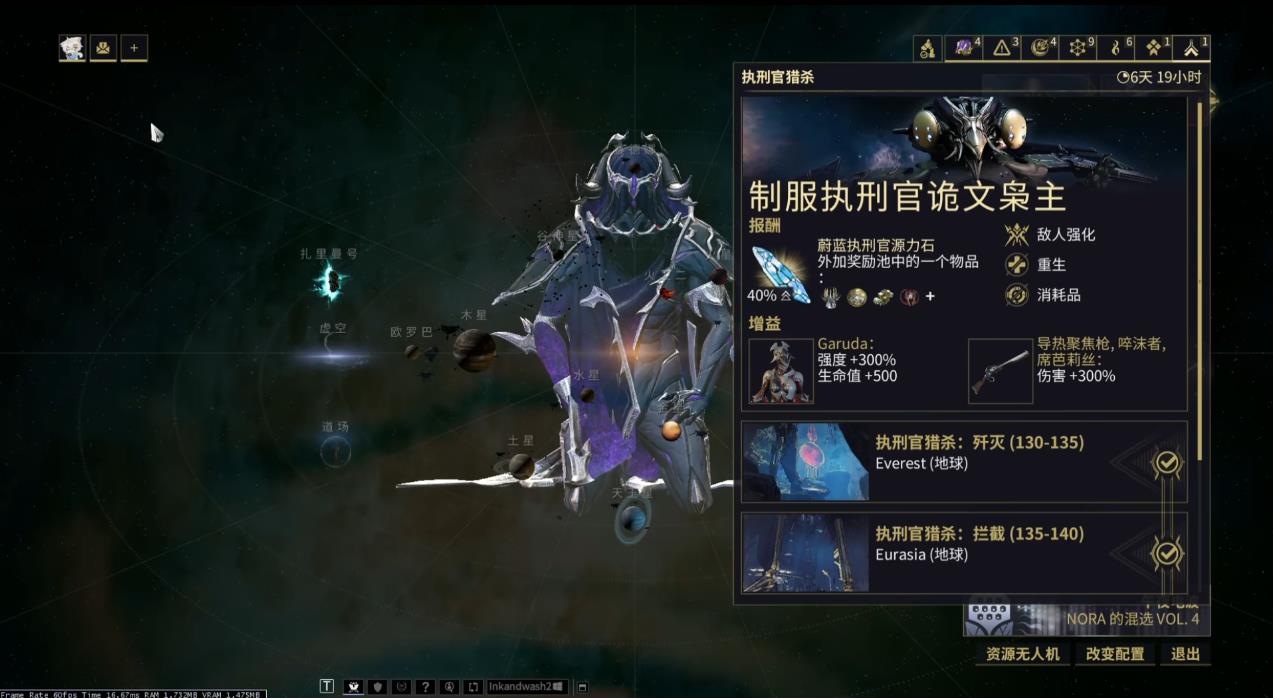Image resolution: width=1273 pixels, height=698 pixels.
Task: Select the Everest (地球) extermination mission
Action: tap(964, 461)
